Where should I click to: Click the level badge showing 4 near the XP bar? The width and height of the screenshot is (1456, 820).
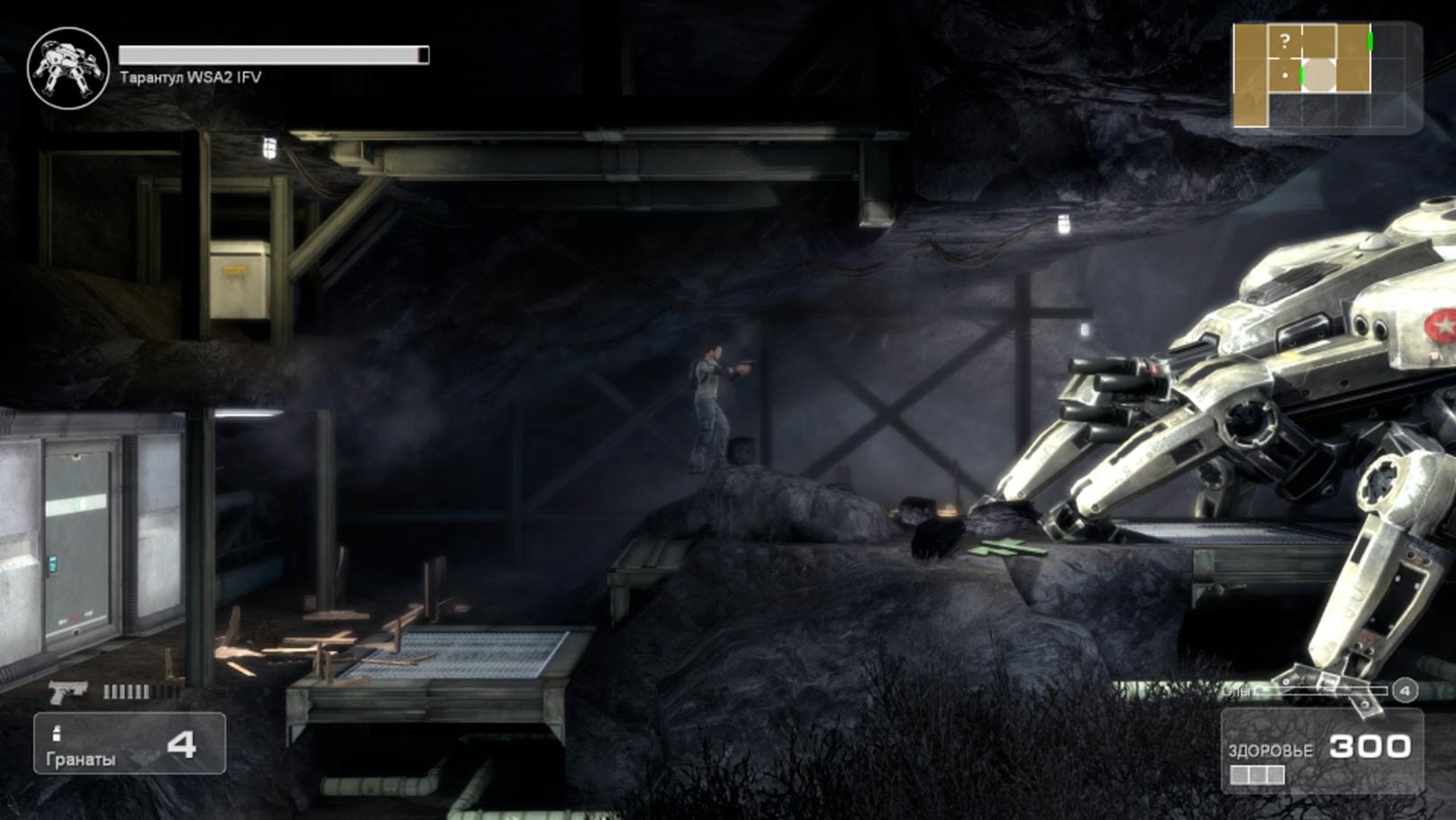tap(1403, 689)
